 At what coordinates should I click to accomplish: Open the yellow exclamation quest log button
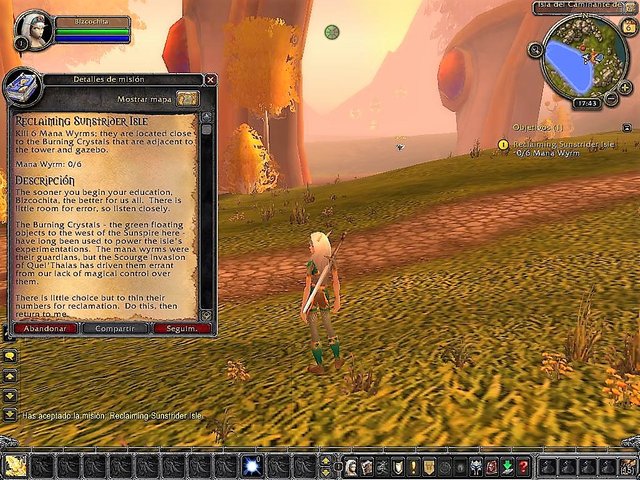[x=414, y=467]
